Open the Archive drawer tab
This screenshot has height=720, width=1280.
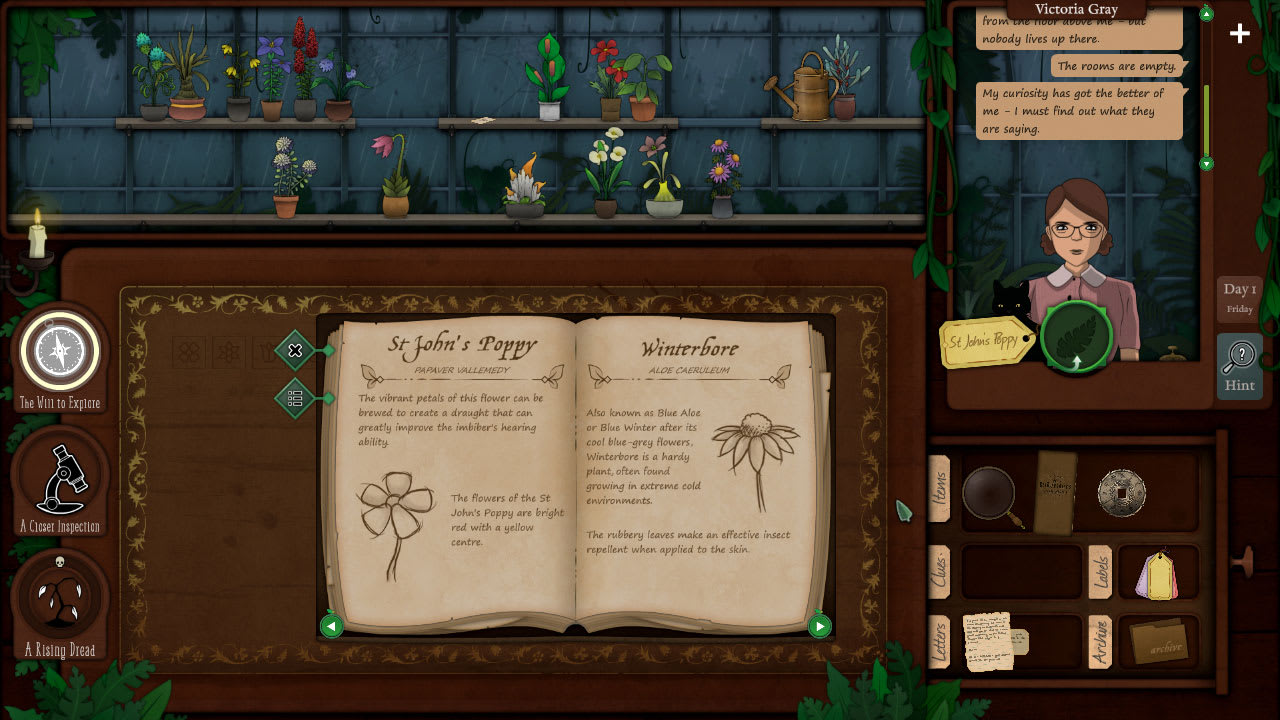[x=1098, y=642]
